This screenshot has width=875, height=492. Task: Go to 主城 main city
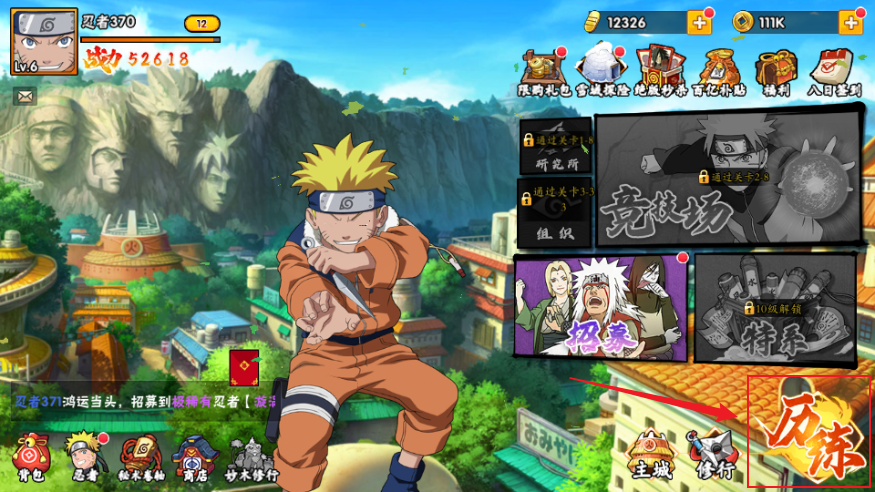[649, 453]
